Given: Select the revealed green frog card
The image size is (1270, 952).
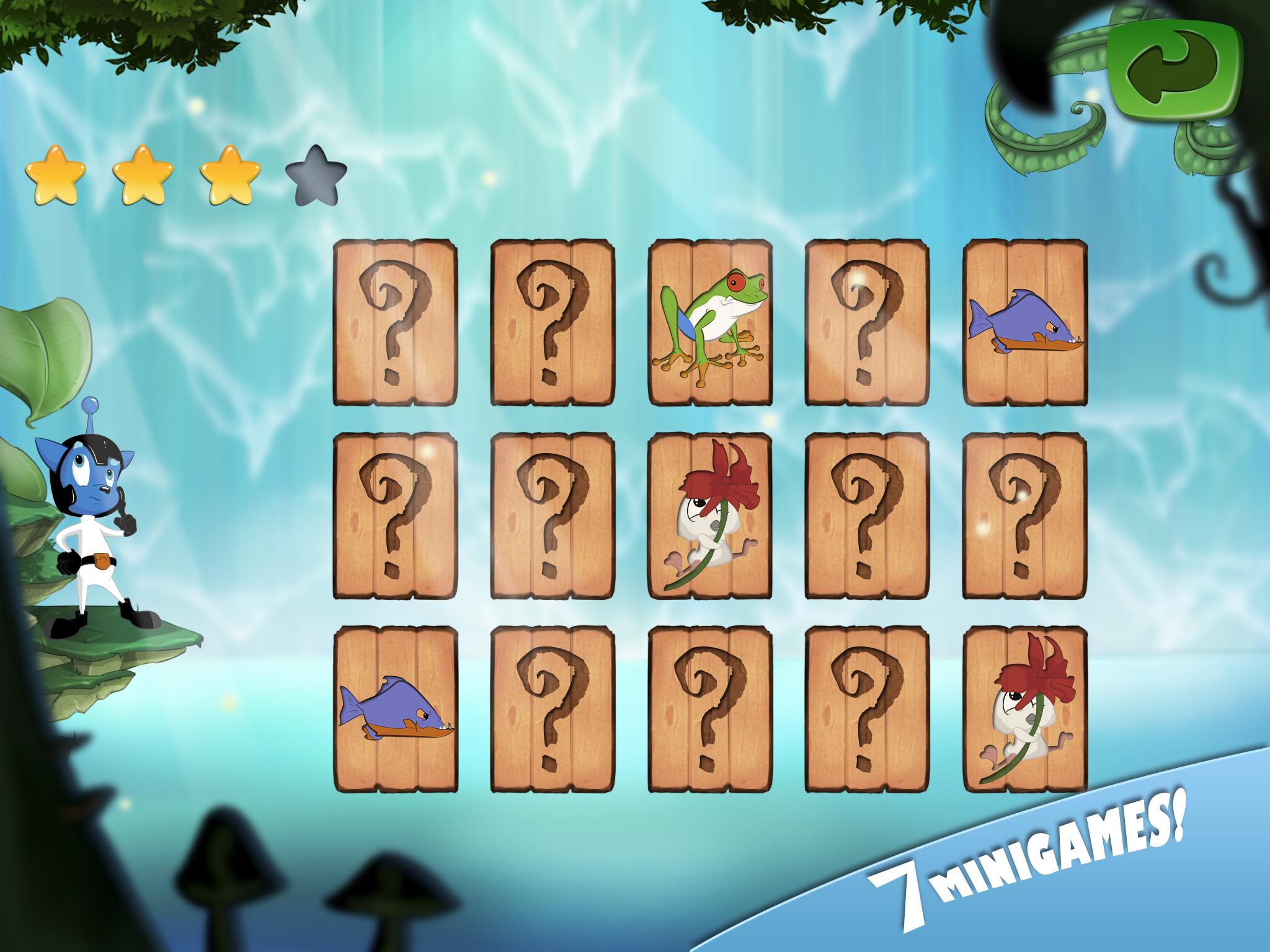Looking at the screenshot, I should pos(710,323).
